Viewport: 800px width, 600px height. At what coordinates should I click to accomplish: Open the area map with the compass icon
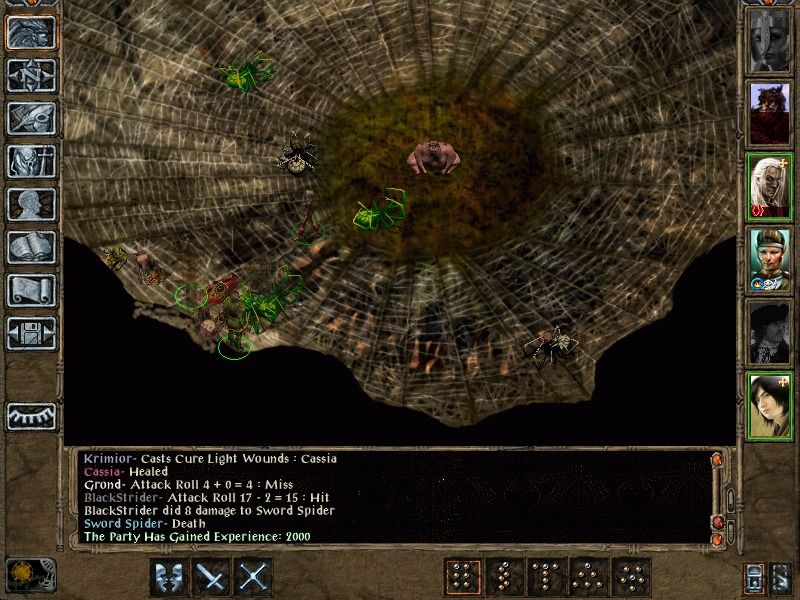click(31, 76)
